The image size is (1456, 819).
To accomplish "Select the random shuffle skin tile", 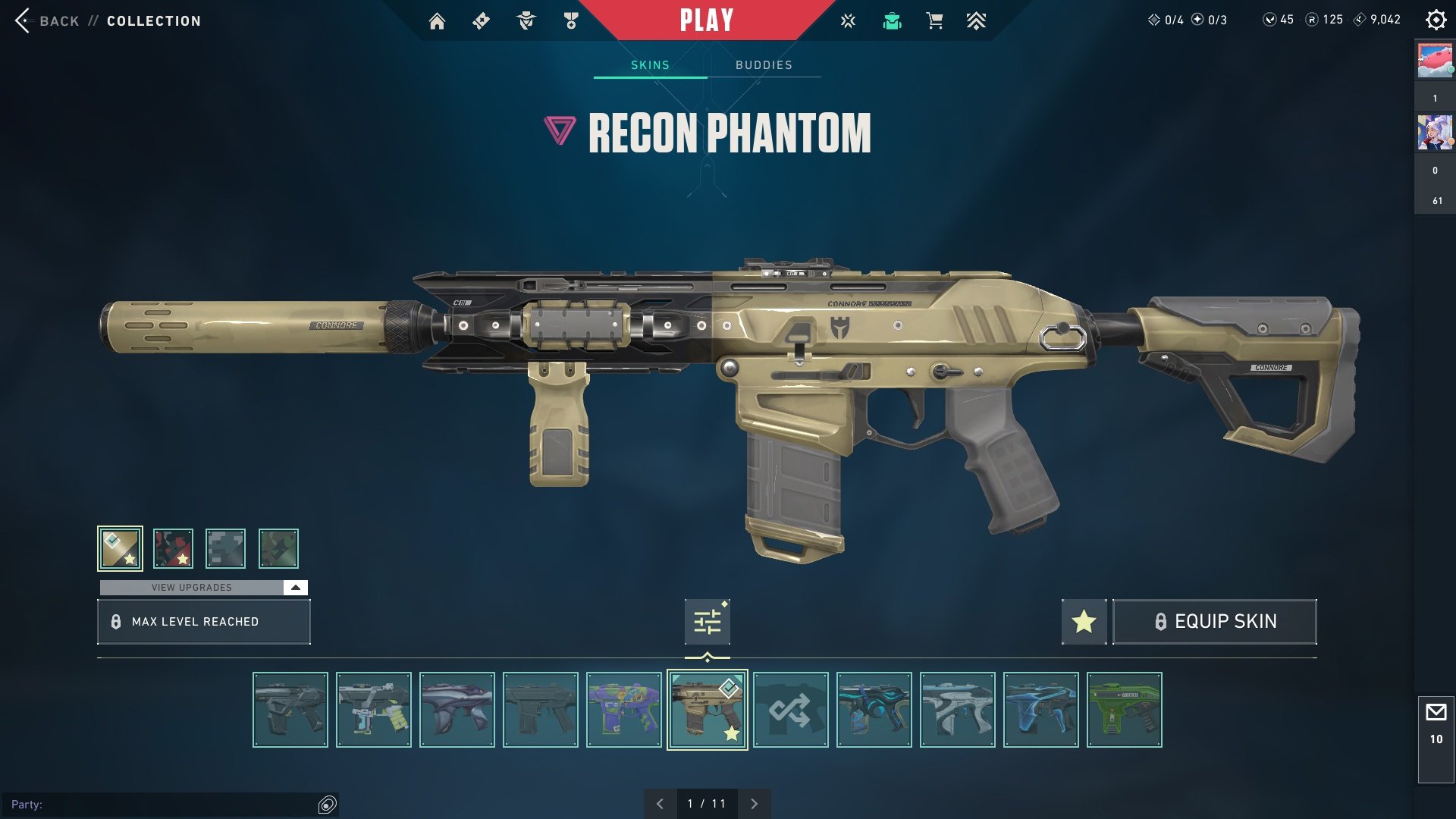I will click(x=790, y=710).
